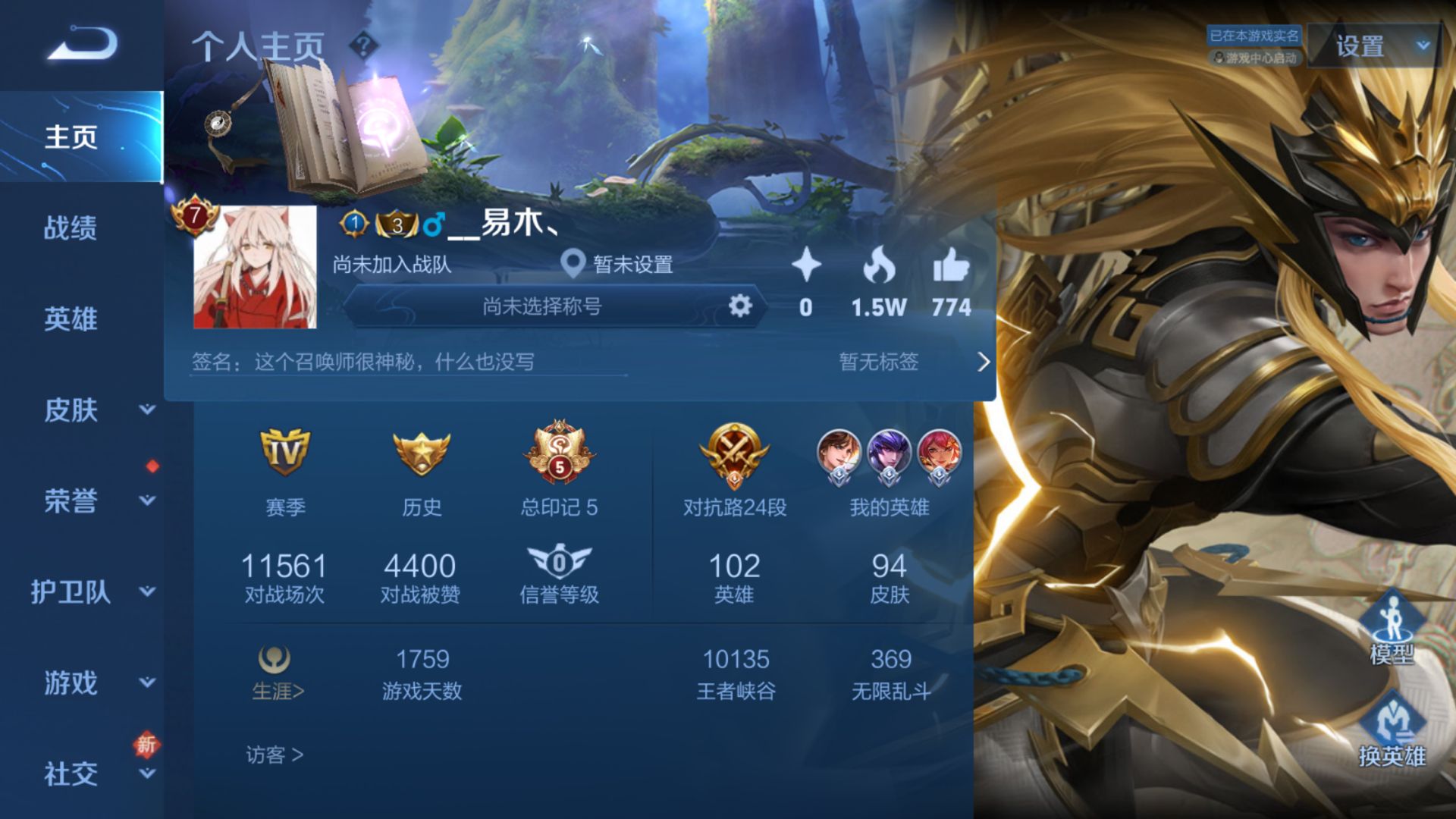The width and height of the screenshot is (1456, 819).
Task: Open the 访客 visitors list
Action: pyautogui.click(x=274, y=755)
